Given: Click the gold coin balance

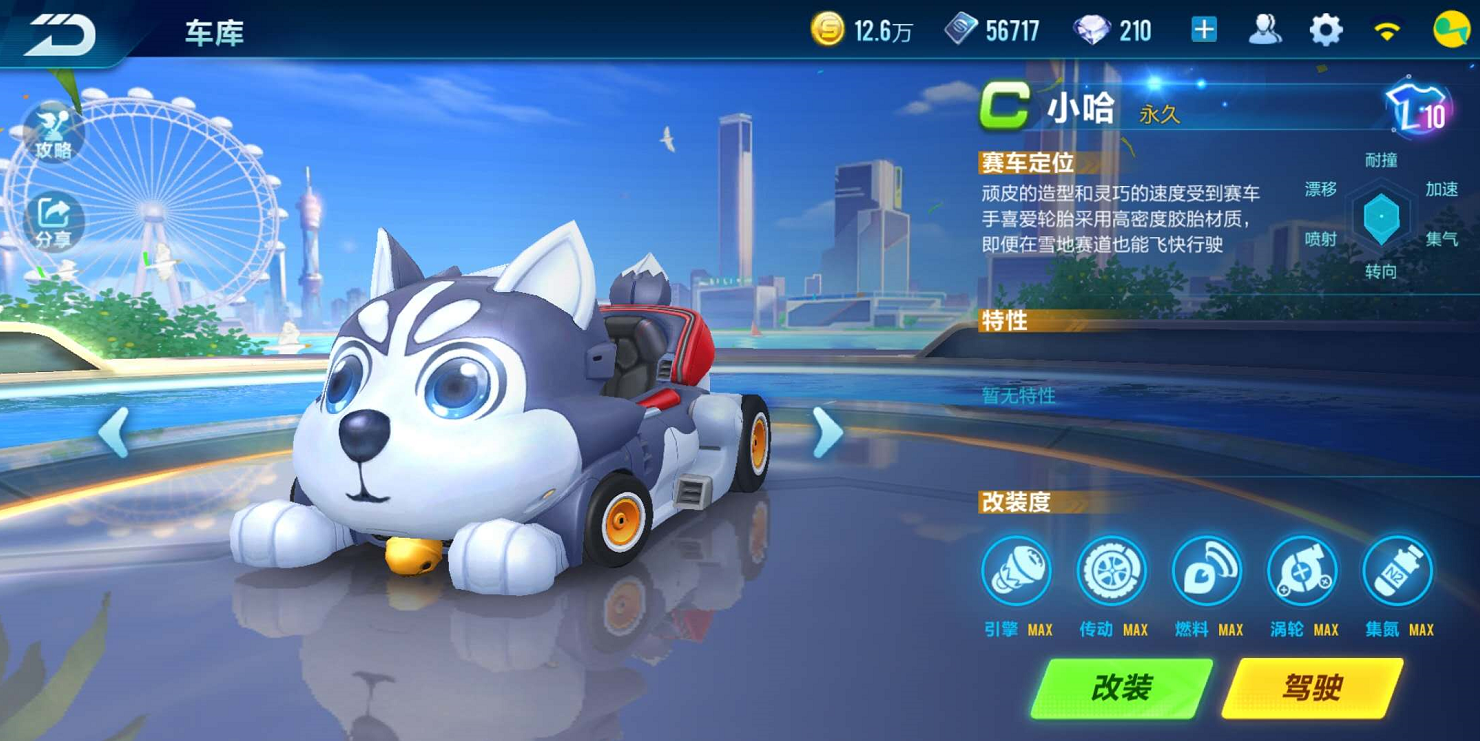Looking at the screenshot, I should pyautogui.click(x=861, y=31).
